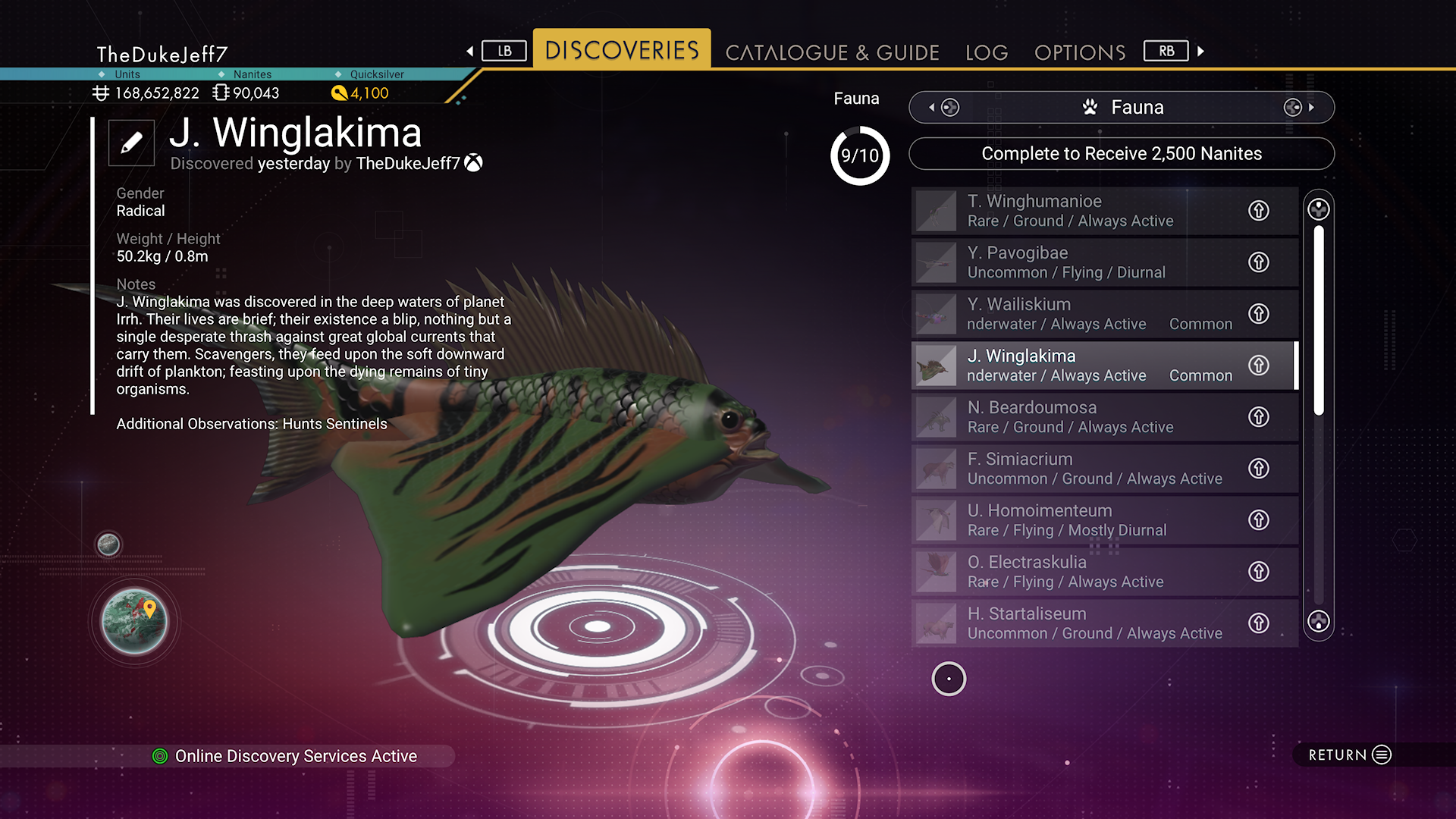This screenshot has width=1456, height=819.
Task: Upload the J. Winglakima discovery
Action: tap(1259, 366)
